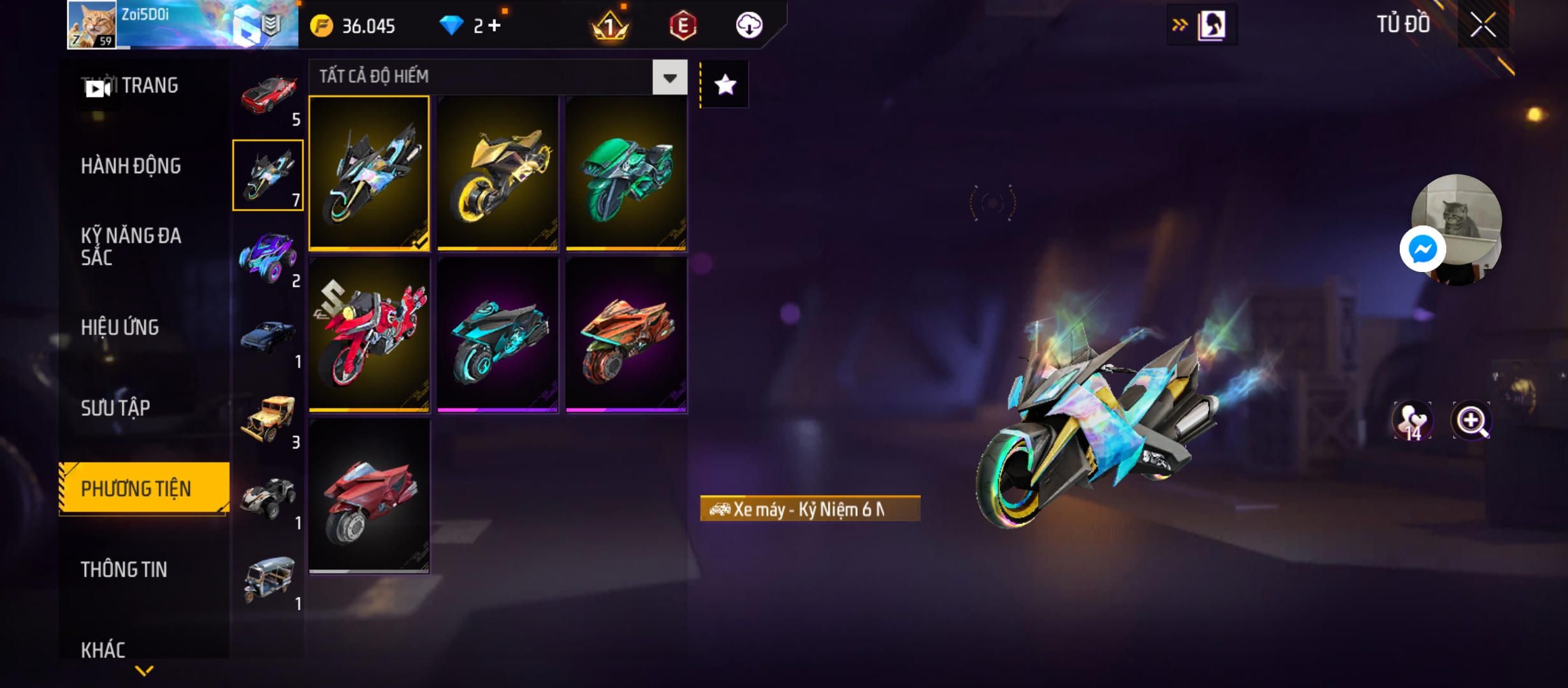Open the tuk-tuk vehicle skins
This screenshot has height=688, width=1568.
point(268,580)
